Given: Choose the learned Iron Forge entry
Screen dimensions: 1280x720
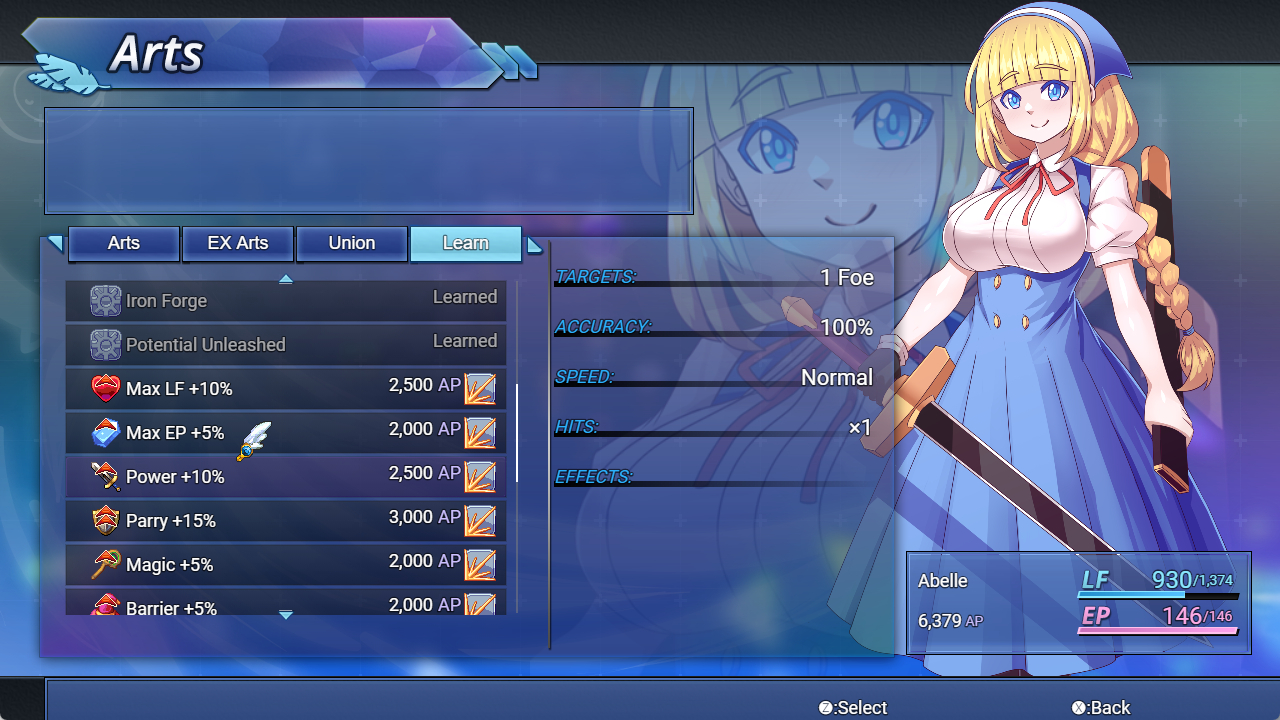Looking at the screenshot, I should [286, 300].
